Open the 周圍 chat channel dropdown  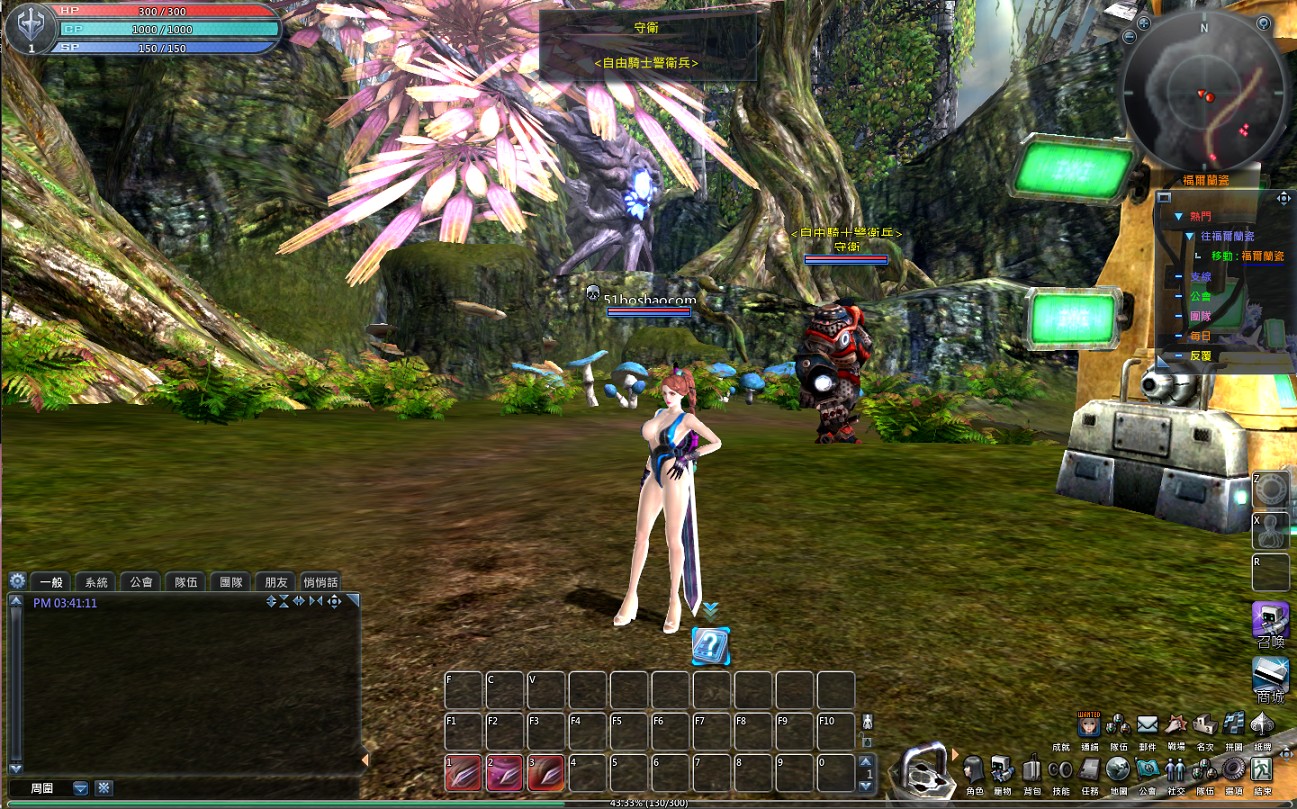81,788
